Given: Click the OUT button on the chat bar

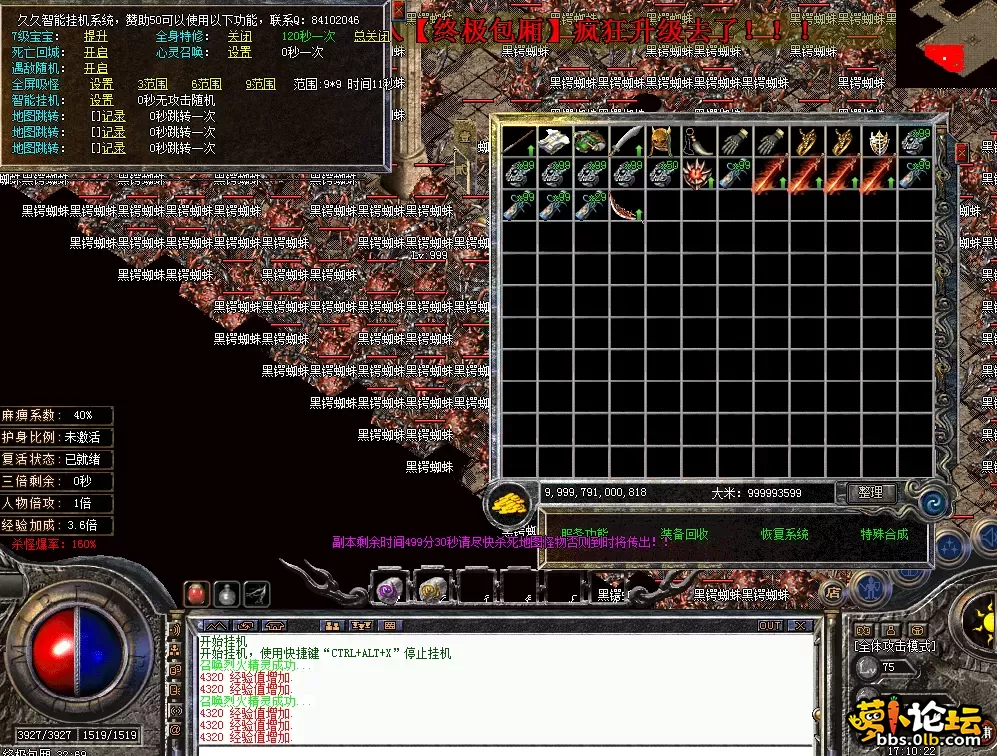Looking at the screenshot, I should 769,626.
